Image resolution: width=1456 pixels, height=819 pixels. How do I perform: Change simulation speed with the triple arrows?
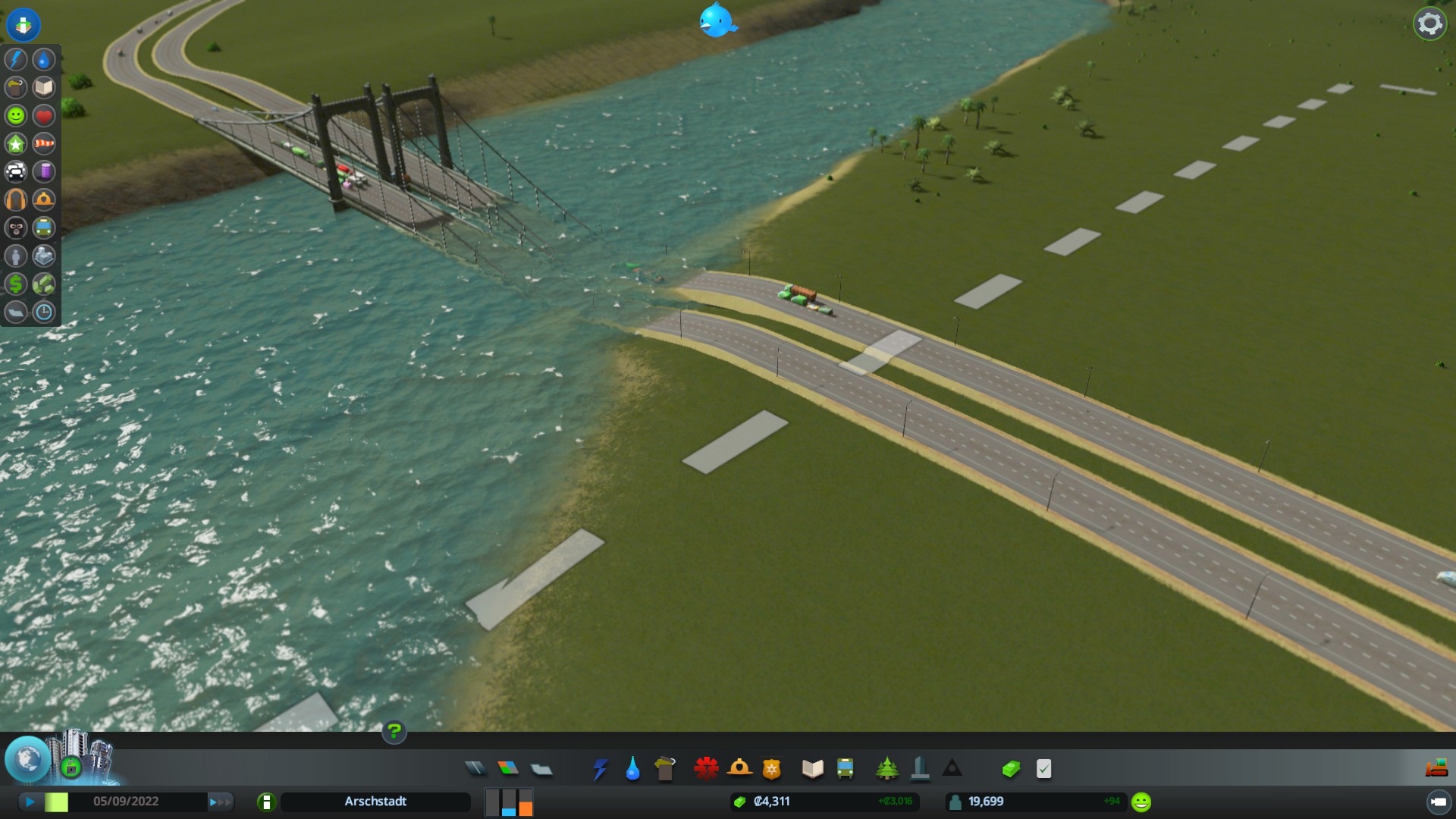click(221, 802)
